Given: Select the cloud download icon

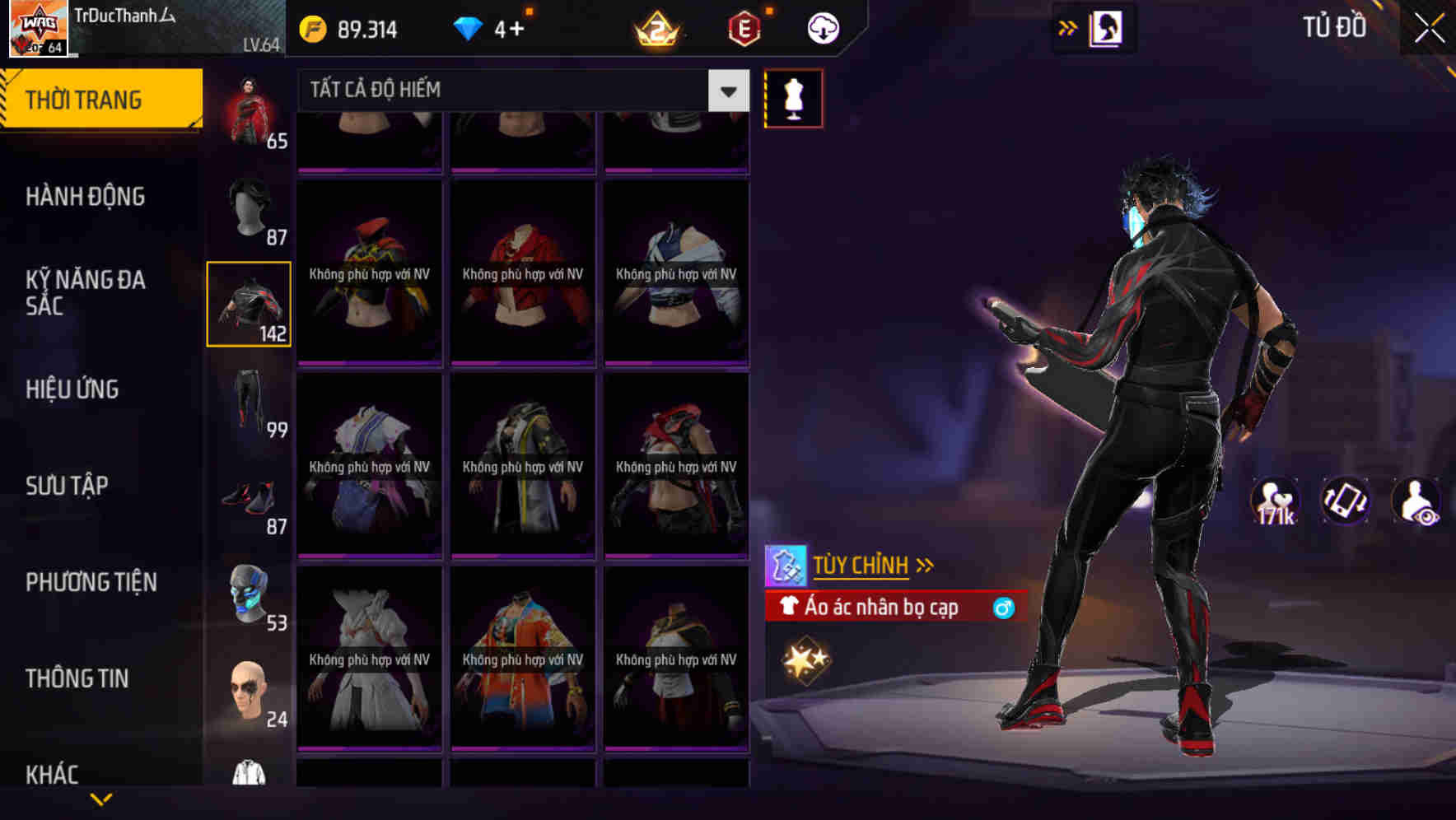Looking at the screenshot, I should click(x=821, y=27).
